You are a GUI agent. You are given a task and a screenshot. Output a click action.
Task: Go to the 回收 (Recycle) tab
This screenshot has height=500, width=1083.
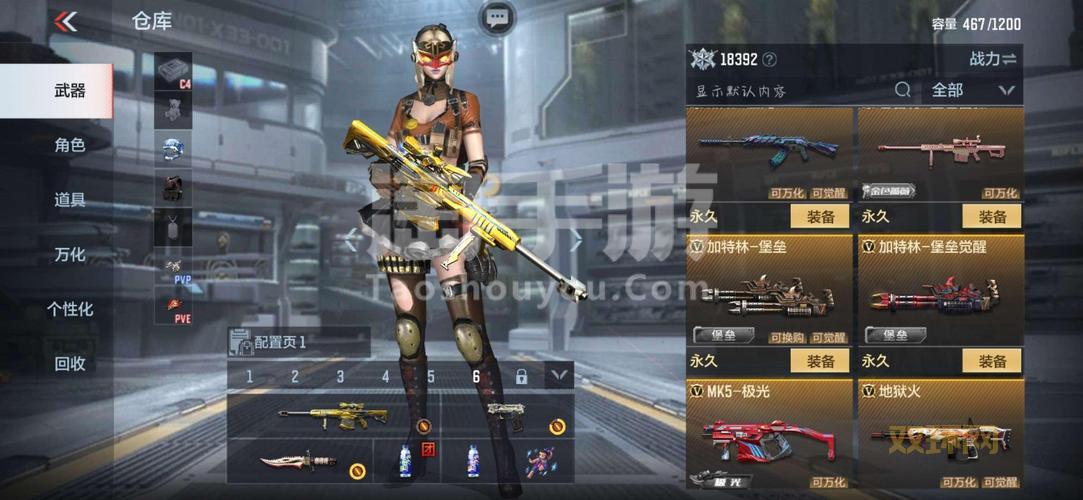click(69, 363)
